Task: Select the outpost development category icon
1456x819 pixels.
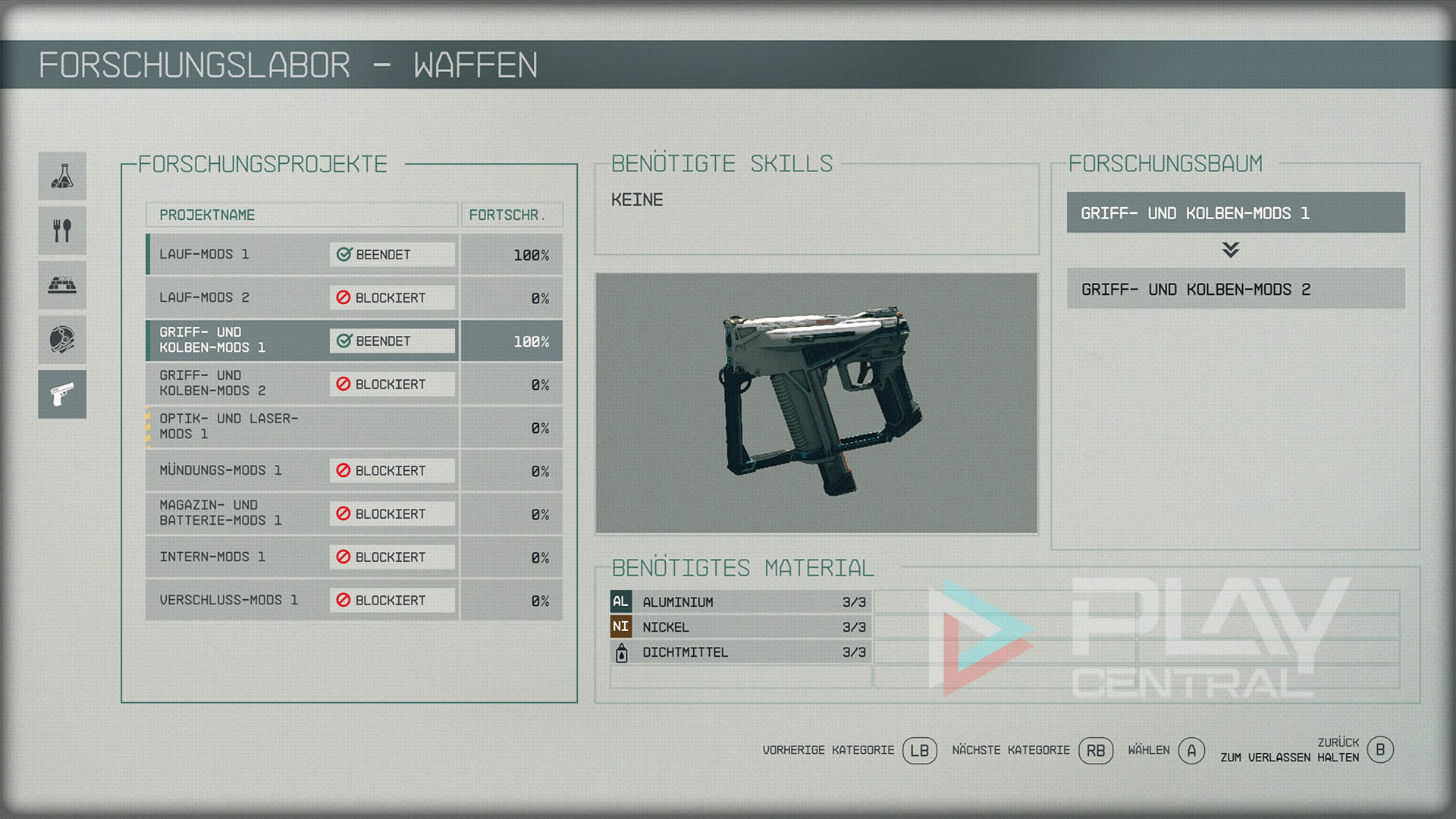Action: 62,285
